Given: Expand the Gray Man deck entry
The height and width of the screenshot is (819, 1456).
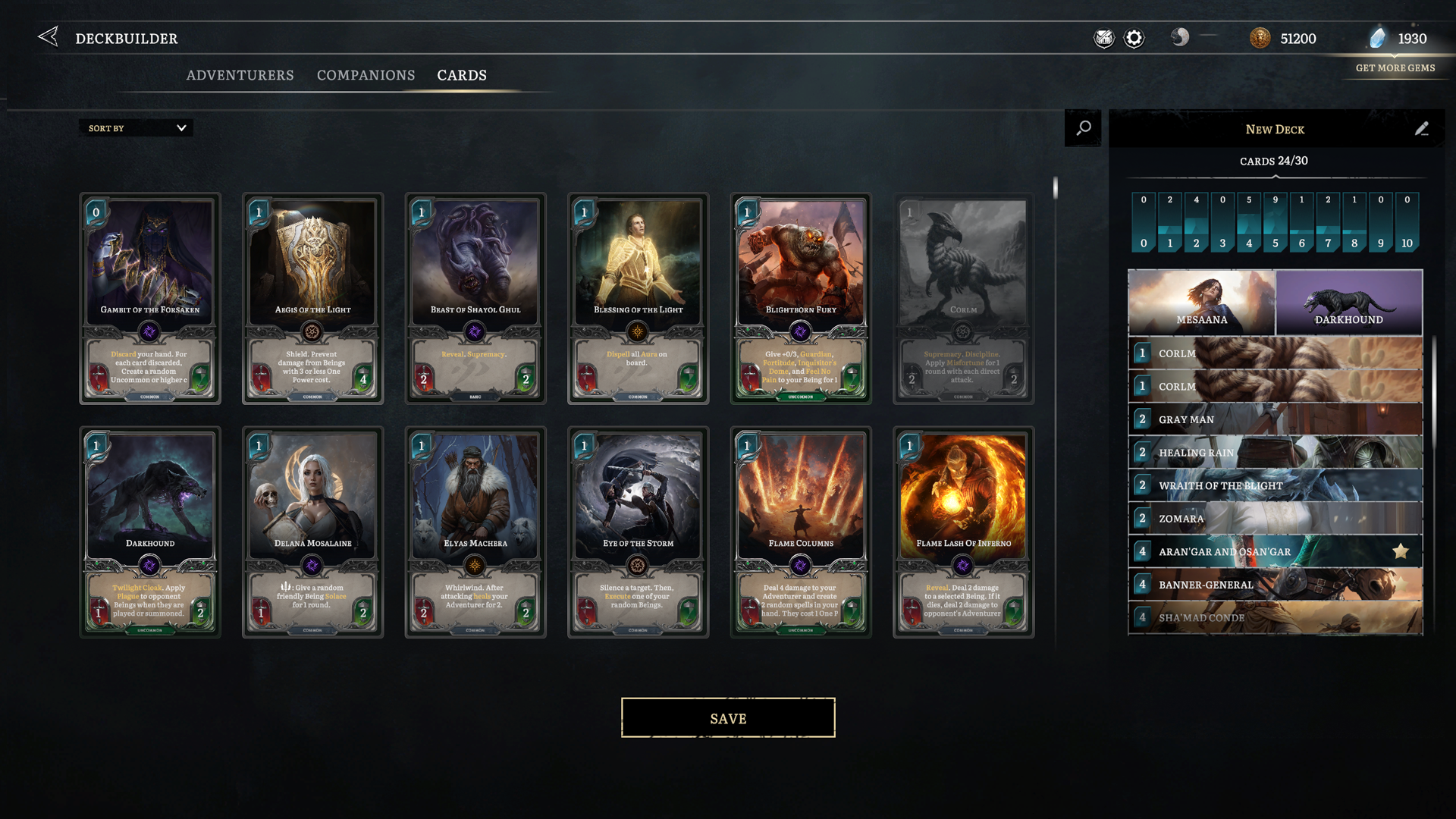Looking at the screenshot, I should click(x=1274, y=419).
